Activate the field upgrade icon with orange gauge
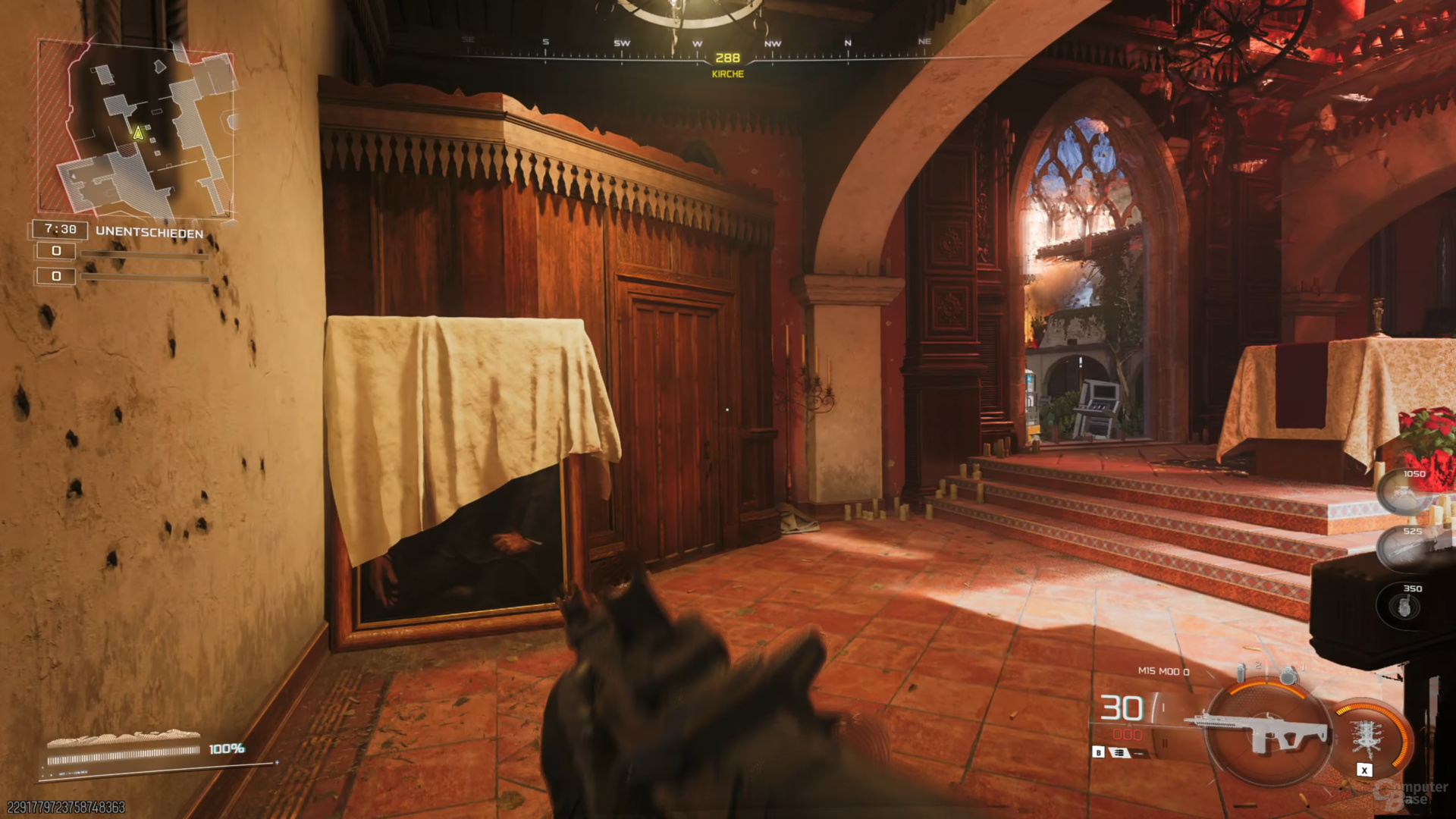The height and width of the screenshot is (819, 1456). (1369, 737)
